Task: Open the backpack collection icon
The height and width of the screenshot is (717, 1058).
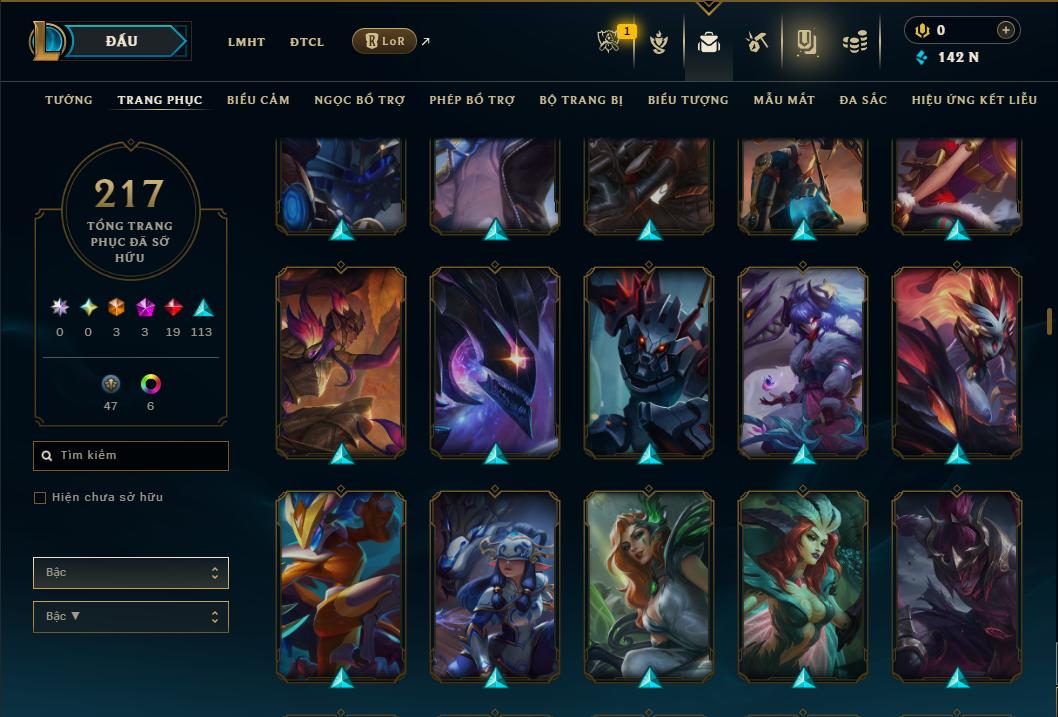Action: coord(709,43)
